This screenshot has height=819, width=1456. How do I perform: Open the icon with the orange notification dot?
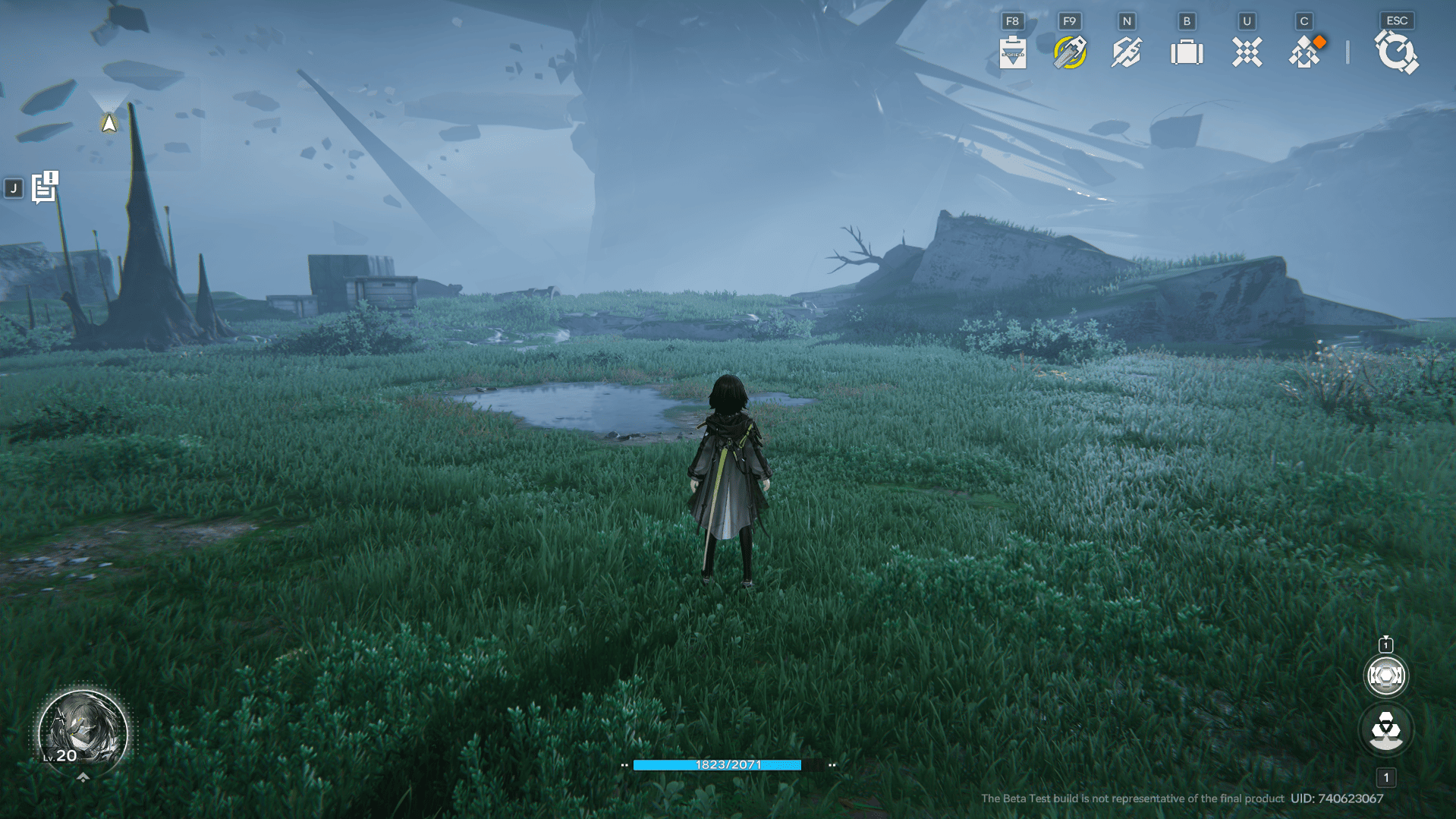(x=1305, y=52)
